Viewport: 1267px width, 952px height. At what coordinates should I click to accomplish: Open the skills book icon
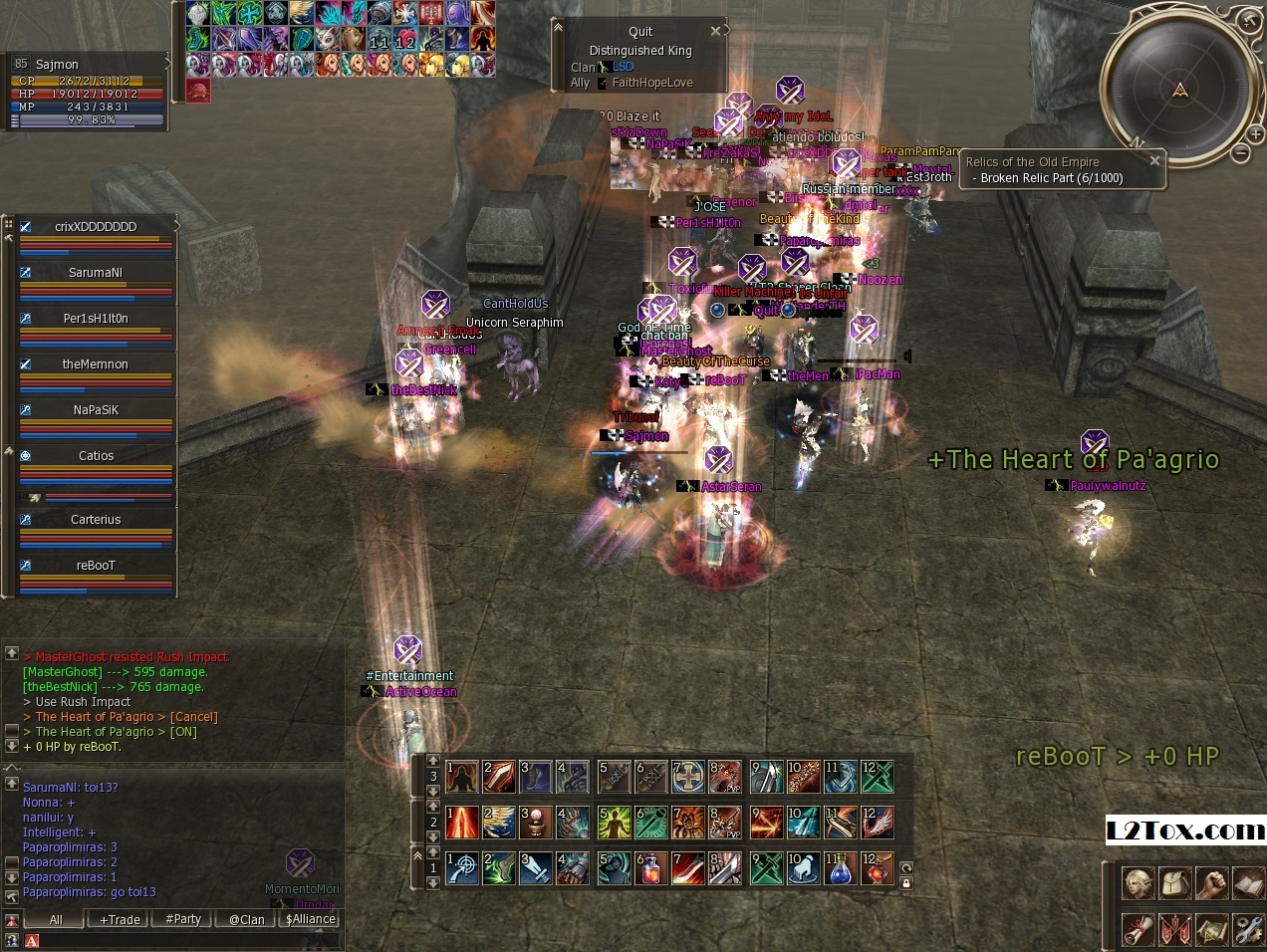1248,883
